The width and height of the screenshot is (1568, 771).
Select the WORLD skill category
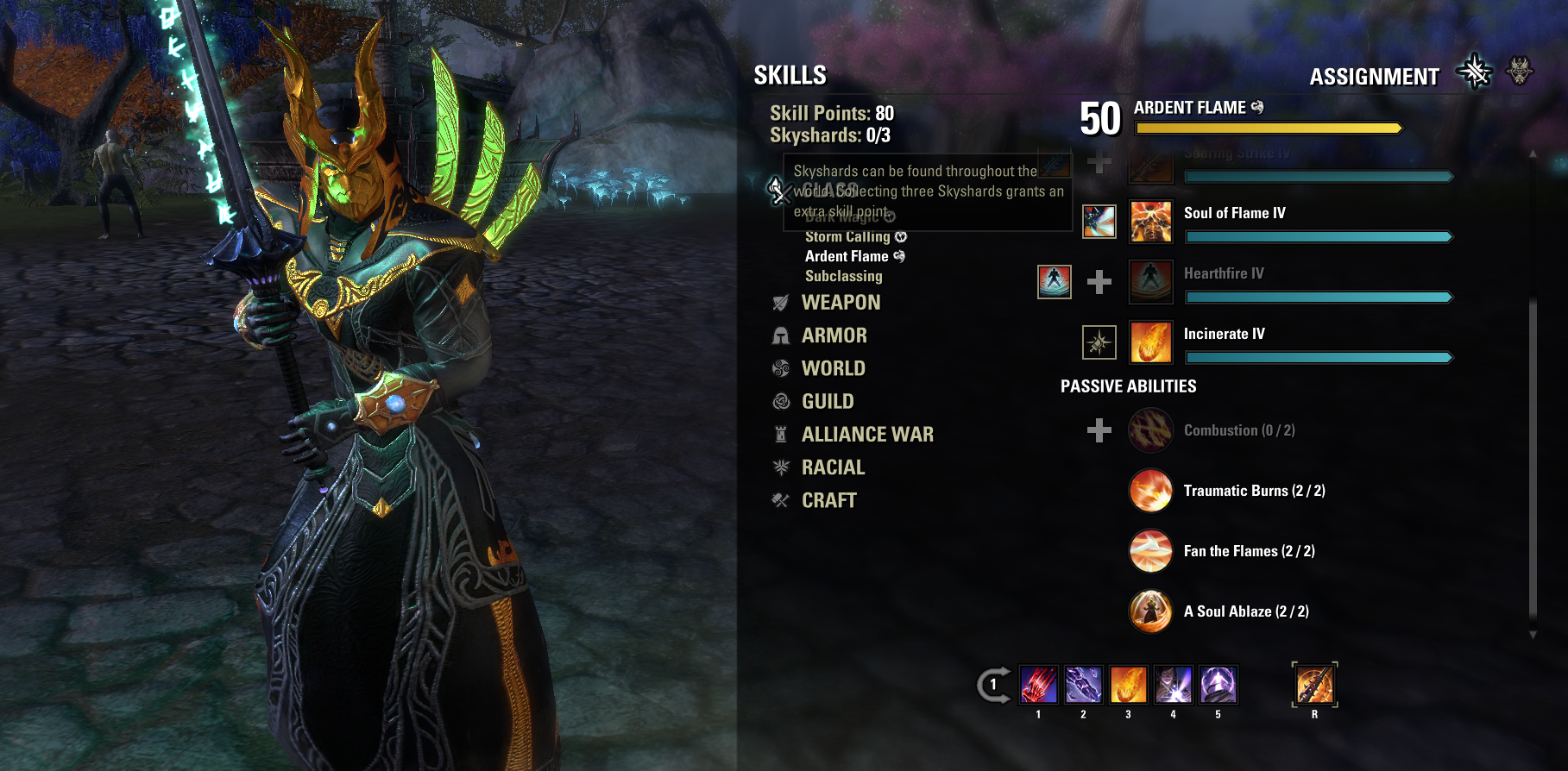click(833, 369)
